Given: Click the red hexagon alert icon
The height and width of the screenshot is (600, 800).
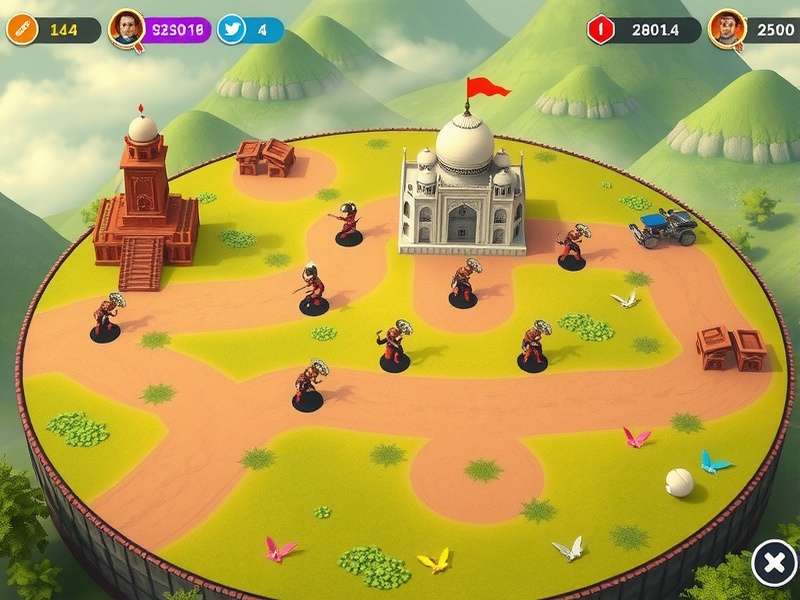Looking at the screenshot, I should click(601, 29).
